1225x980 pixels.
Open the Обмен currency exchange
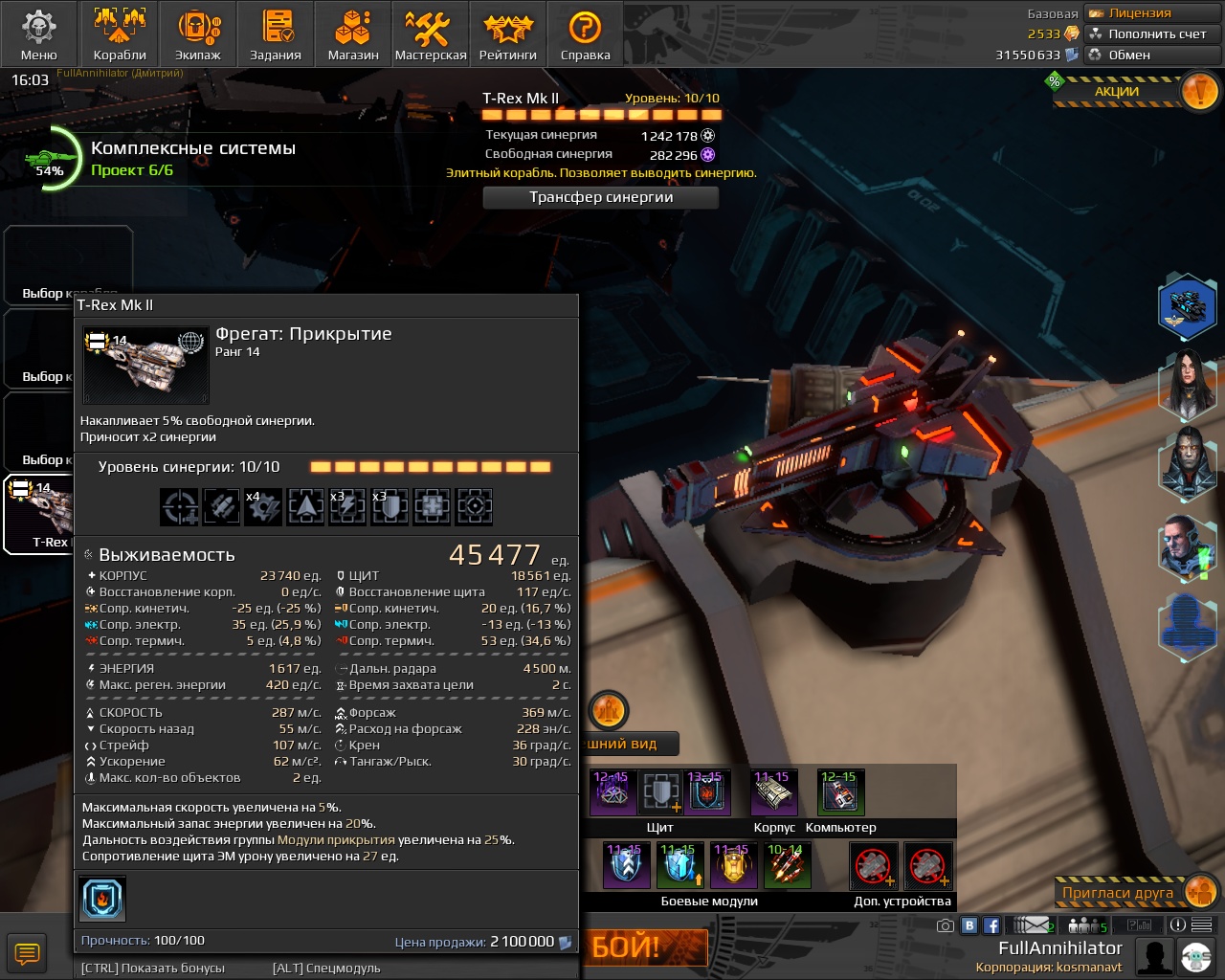point(1129,56)
